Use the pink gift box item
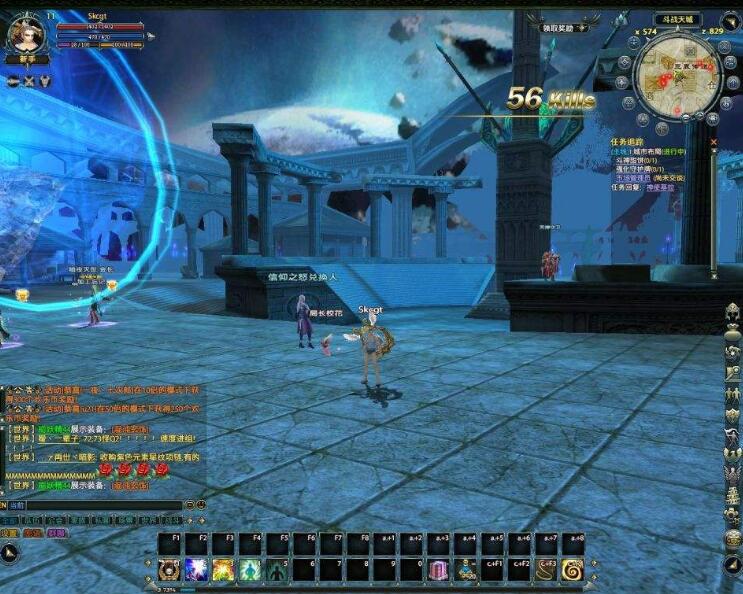 pyautogui.click(x=440, y=570)
